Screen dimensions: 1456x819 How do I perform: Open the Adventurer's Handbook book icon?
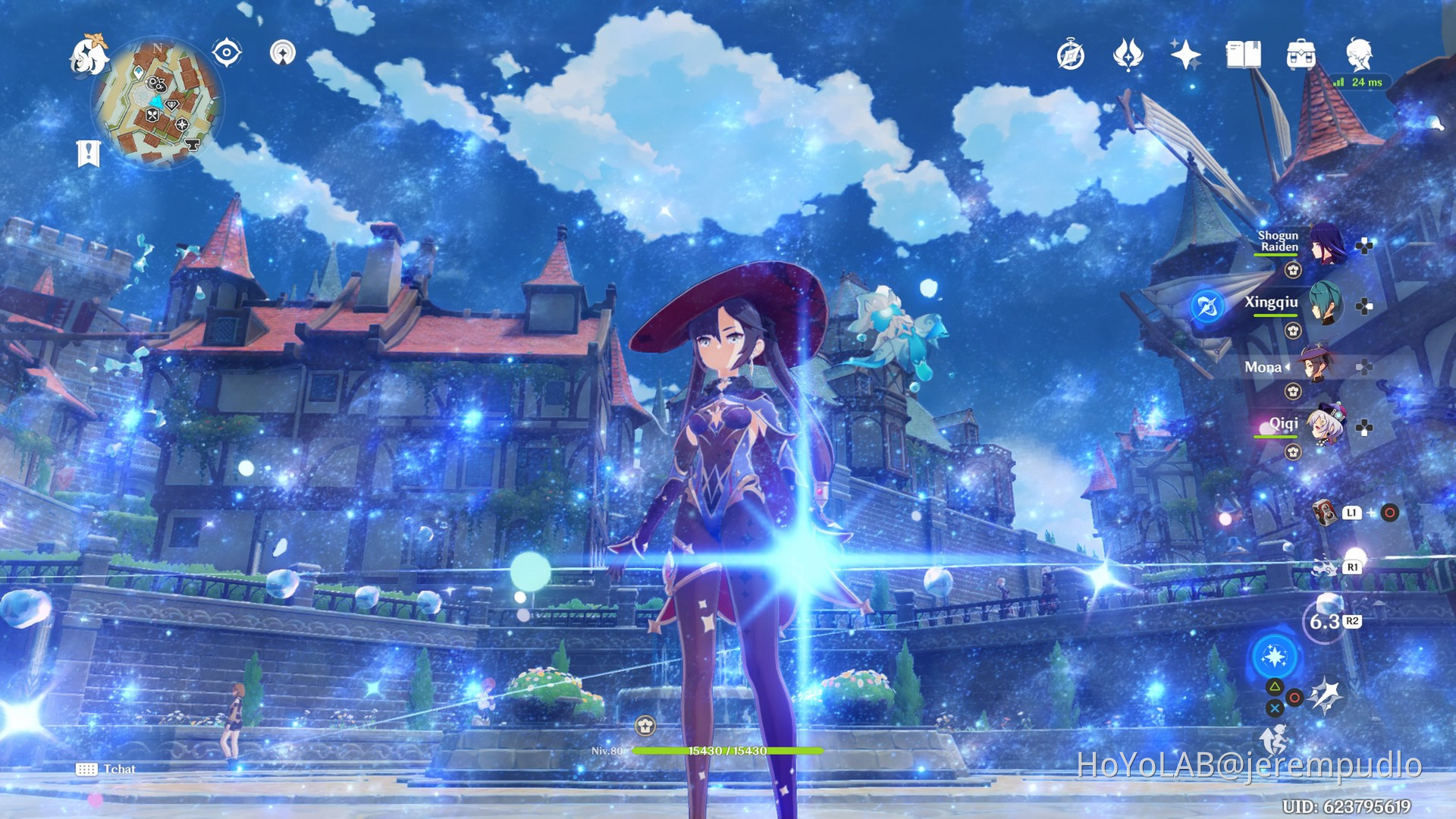[1244, 55]
